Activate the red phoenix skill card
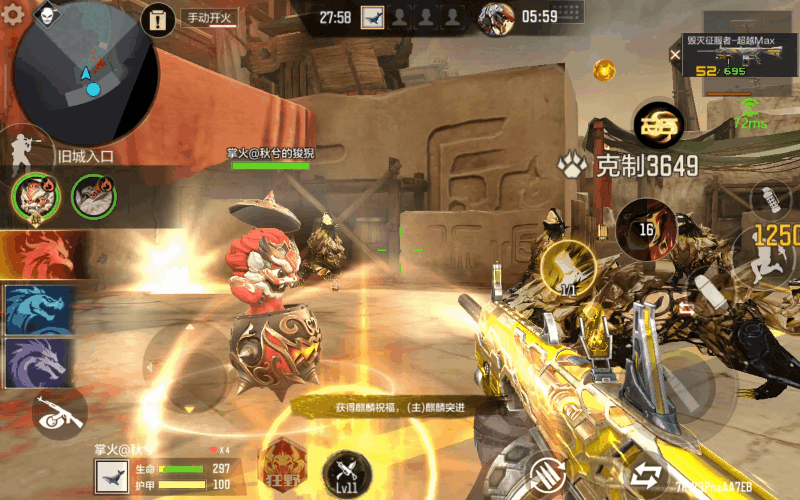This screenshot has width=800, height=500. [38, 255]
